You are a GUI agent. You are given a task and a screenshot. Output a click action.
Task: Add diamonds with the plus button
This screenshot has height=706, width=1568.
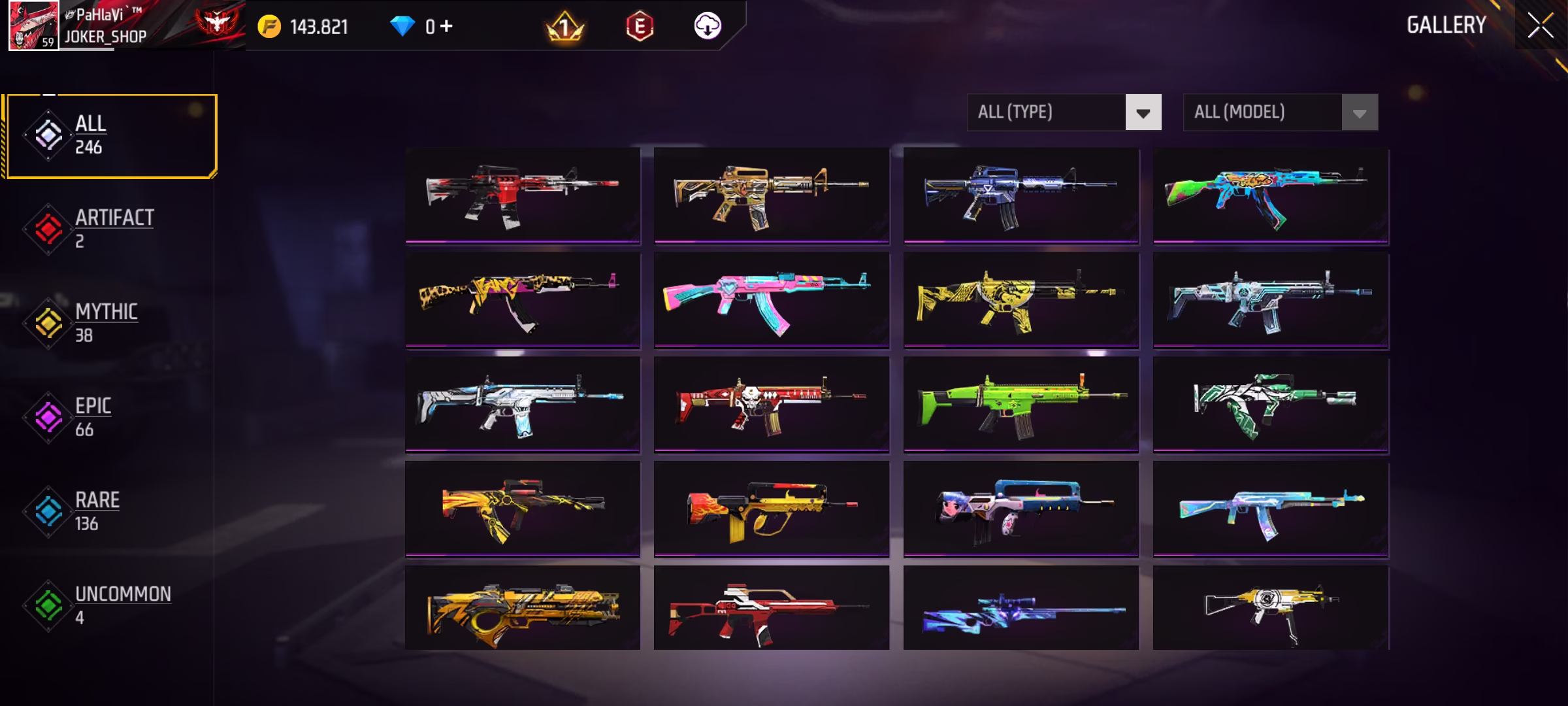click(447, 26)
